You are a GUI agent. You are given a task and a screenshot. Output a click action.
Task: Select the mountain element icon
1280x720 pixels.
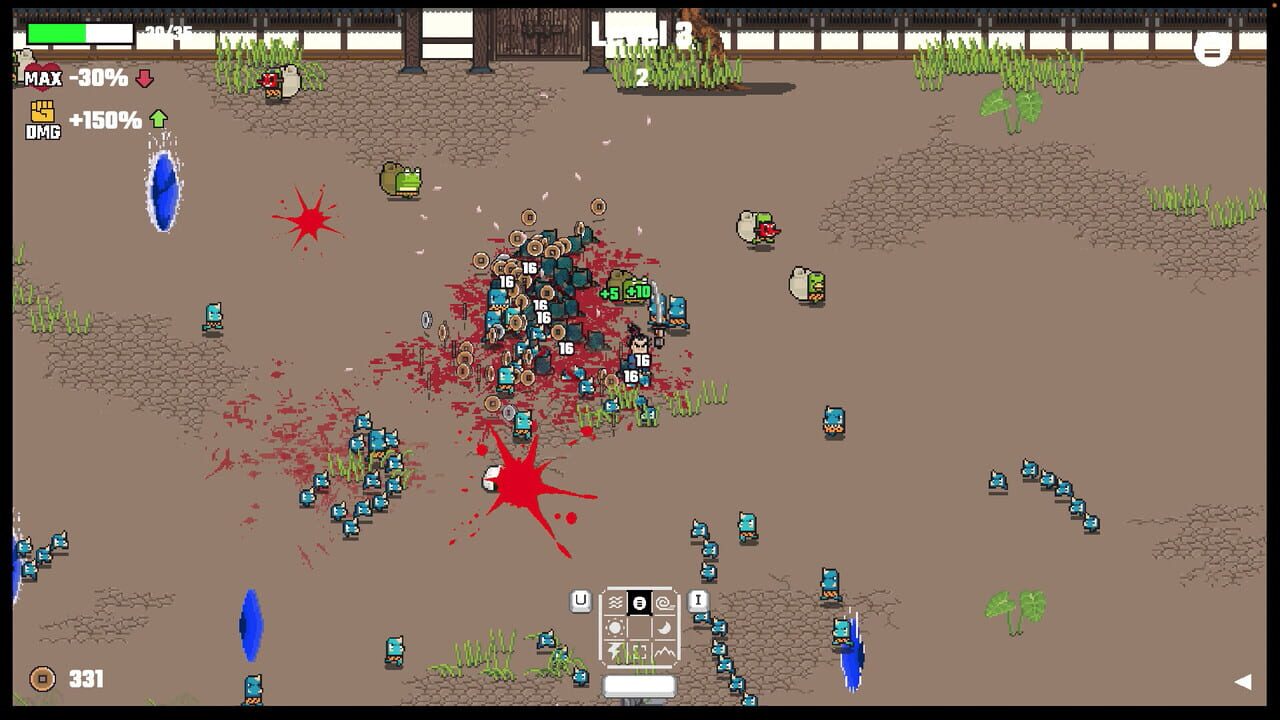point(664,652)
